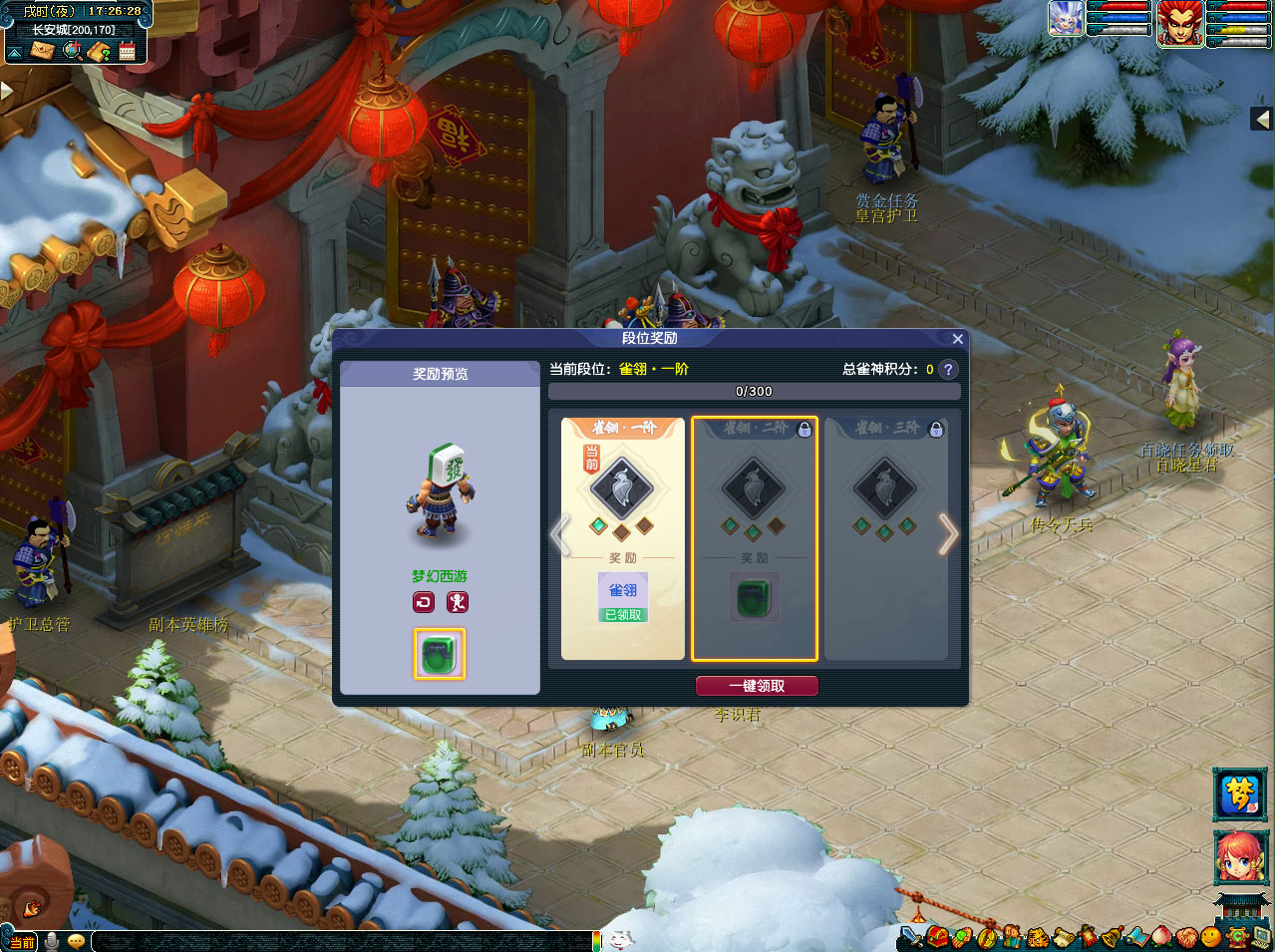The height and width of the screenshot is (952, 1275).
Task: Click the handshake friends icon
Action: 1186,937
